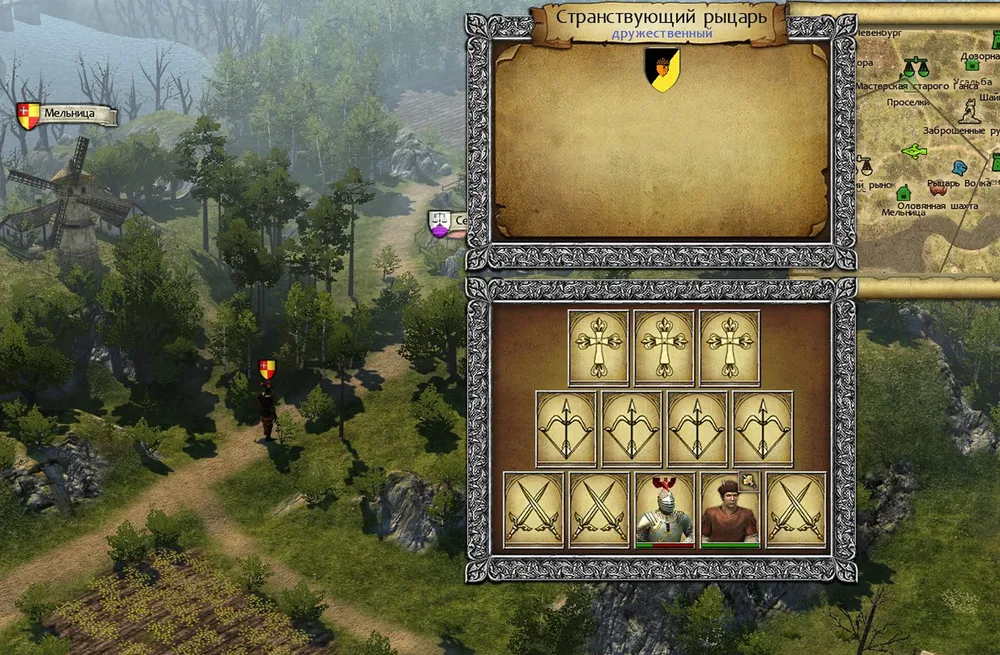
Task: Click the small badge on the red-capped man's card
Action: [749, 481]
